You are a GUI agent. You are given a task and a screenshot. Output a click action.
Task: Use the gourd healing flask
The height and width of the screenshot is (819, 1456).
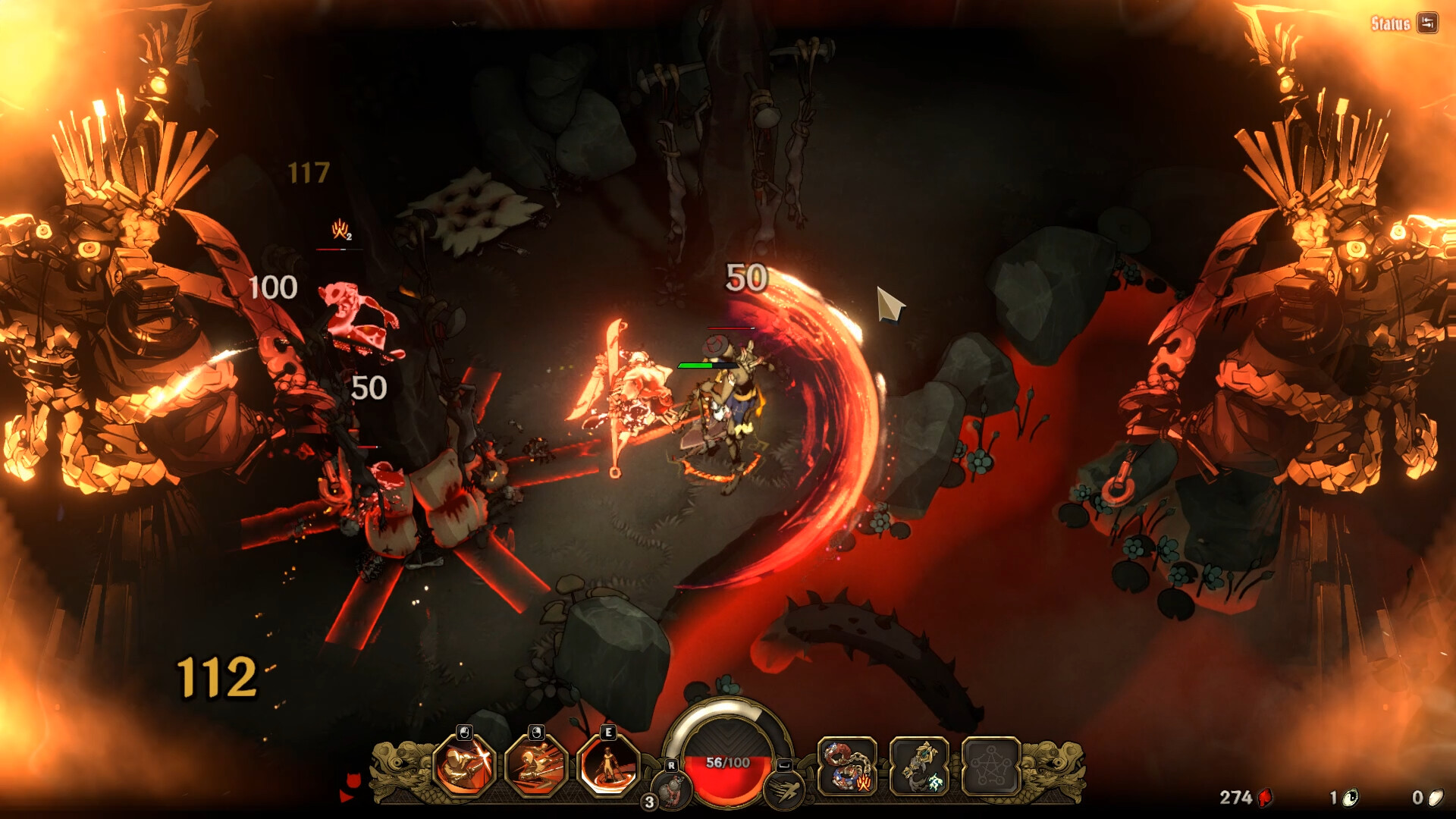670,789
